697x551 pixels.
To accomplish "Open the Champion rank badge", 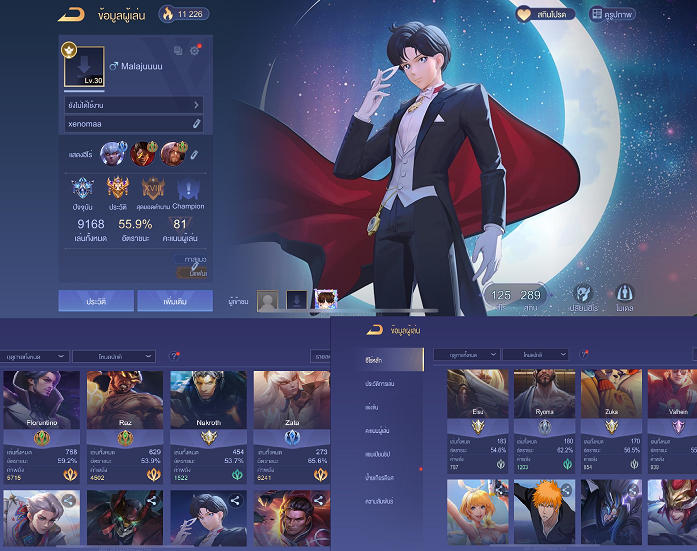I will tap(188, 191).
